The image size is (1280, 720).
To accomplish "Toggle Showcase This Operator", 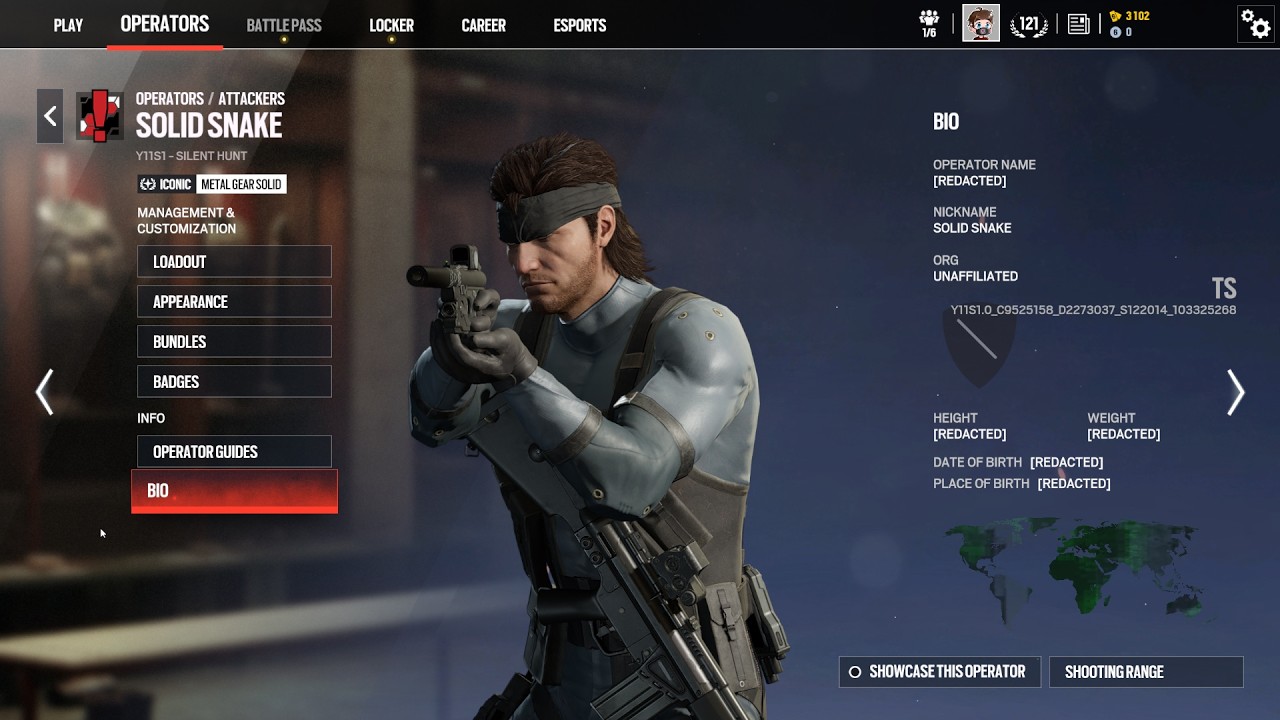I will pos(939,672).
